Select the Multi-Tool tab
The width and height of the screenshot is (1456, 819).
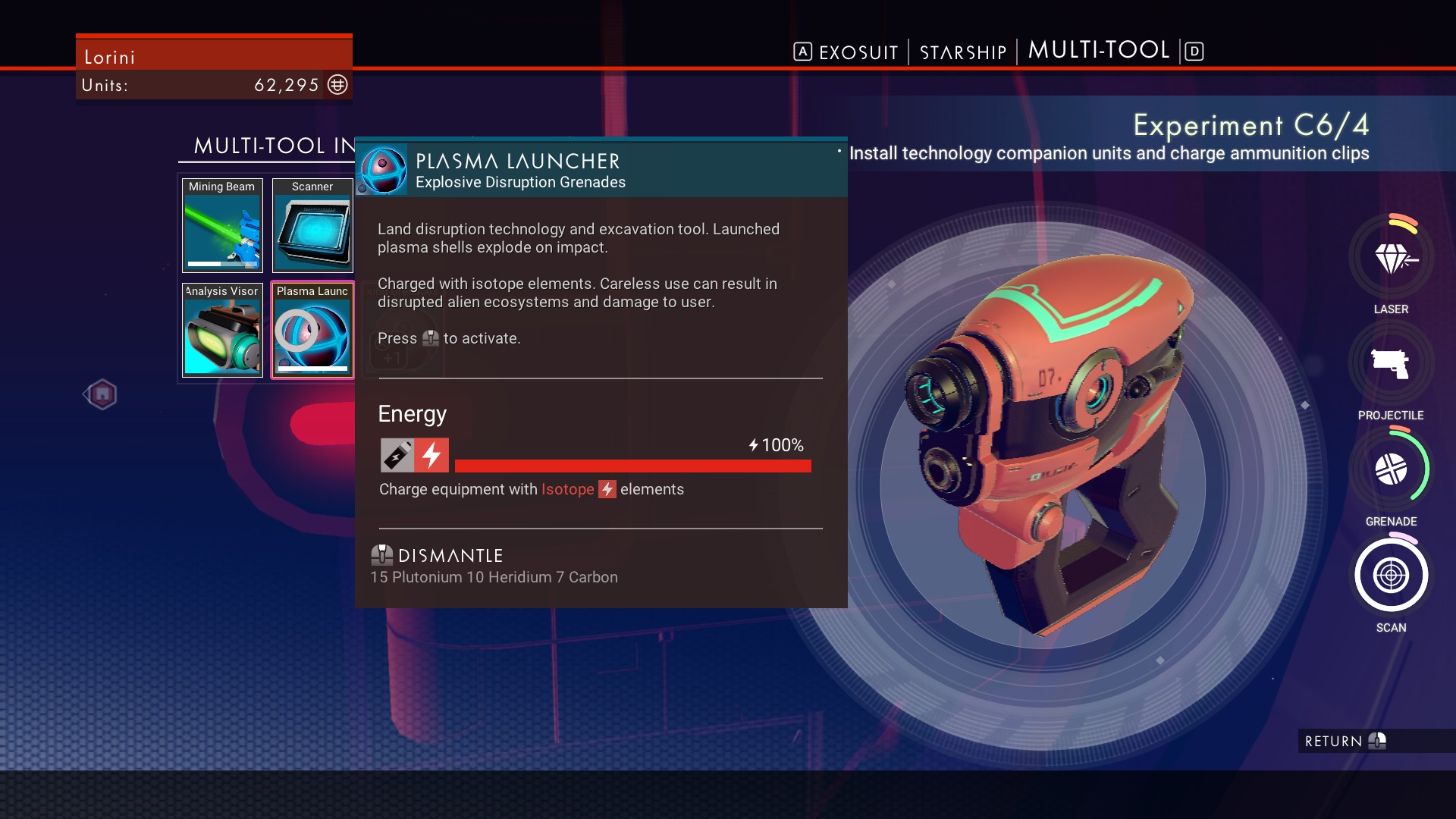point(1098,50)
